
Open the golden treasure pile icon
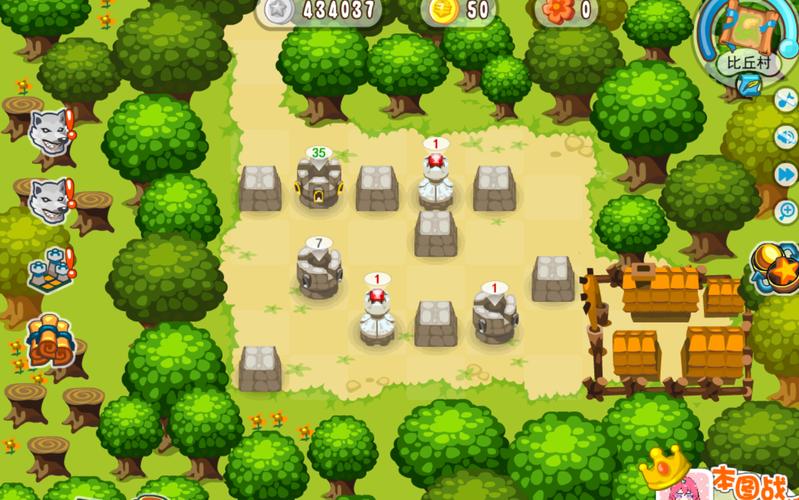tap(46, 341)
